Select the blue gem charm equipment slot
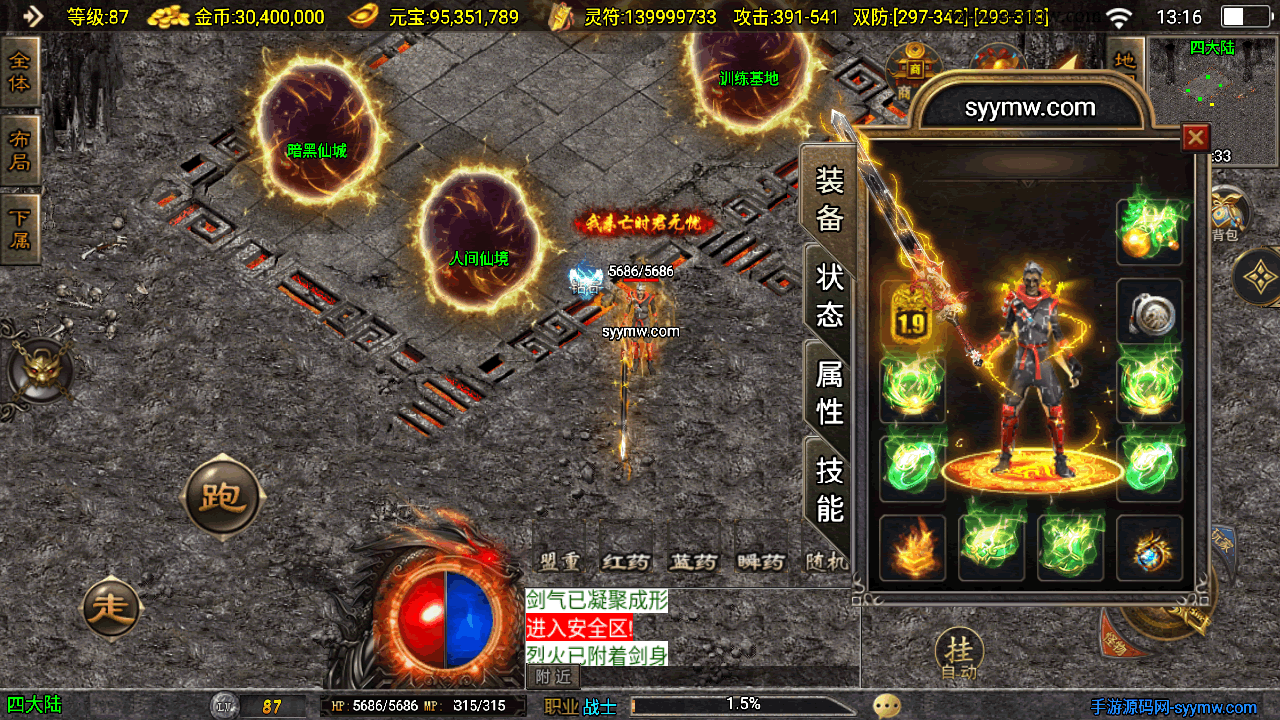Viewport: 1280px width, 720px height. pos(1149,547)
